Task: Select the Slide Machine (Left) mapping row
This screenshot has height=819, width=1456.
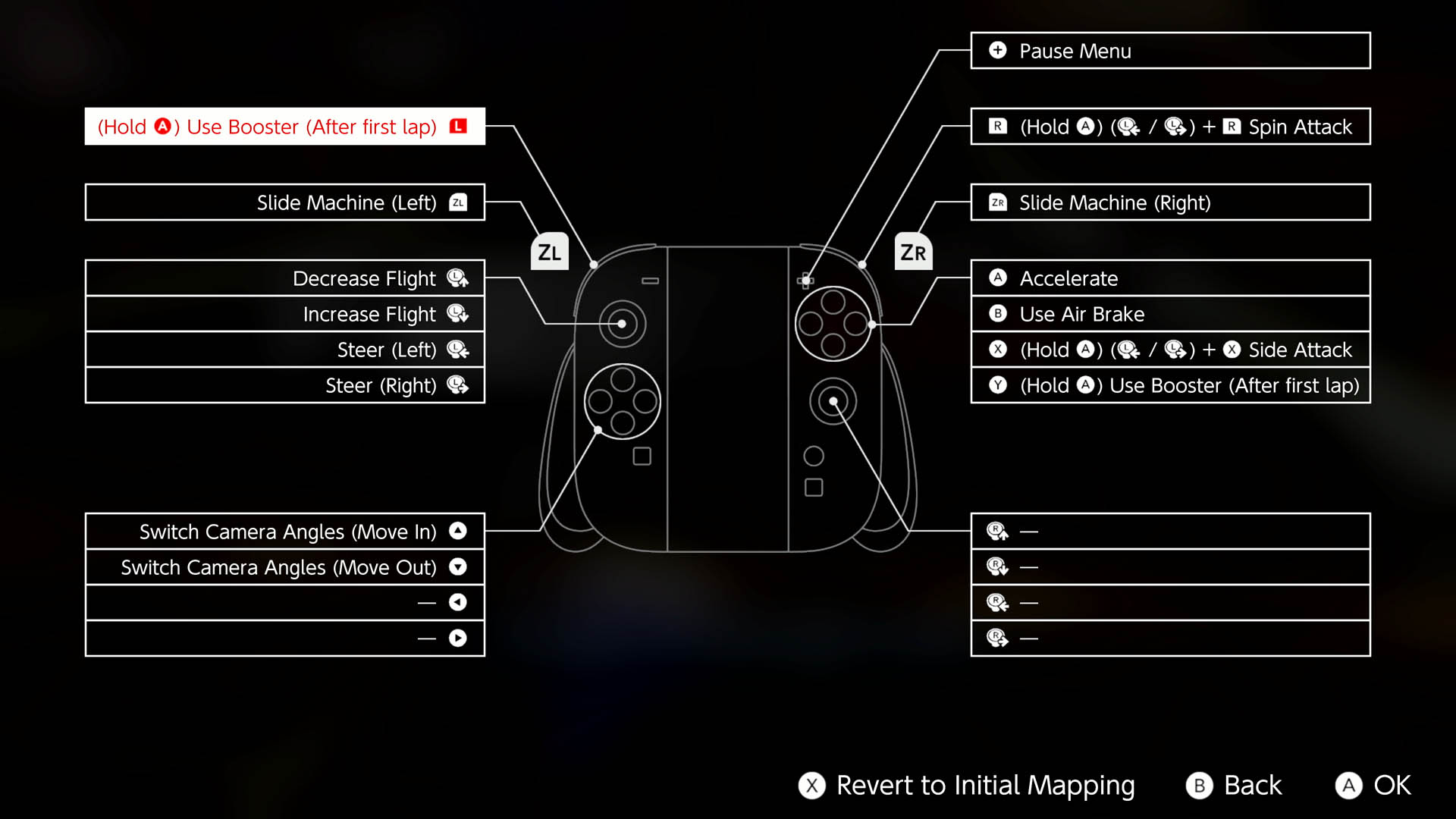Action: pyautogui.click(x=284, y=202)
